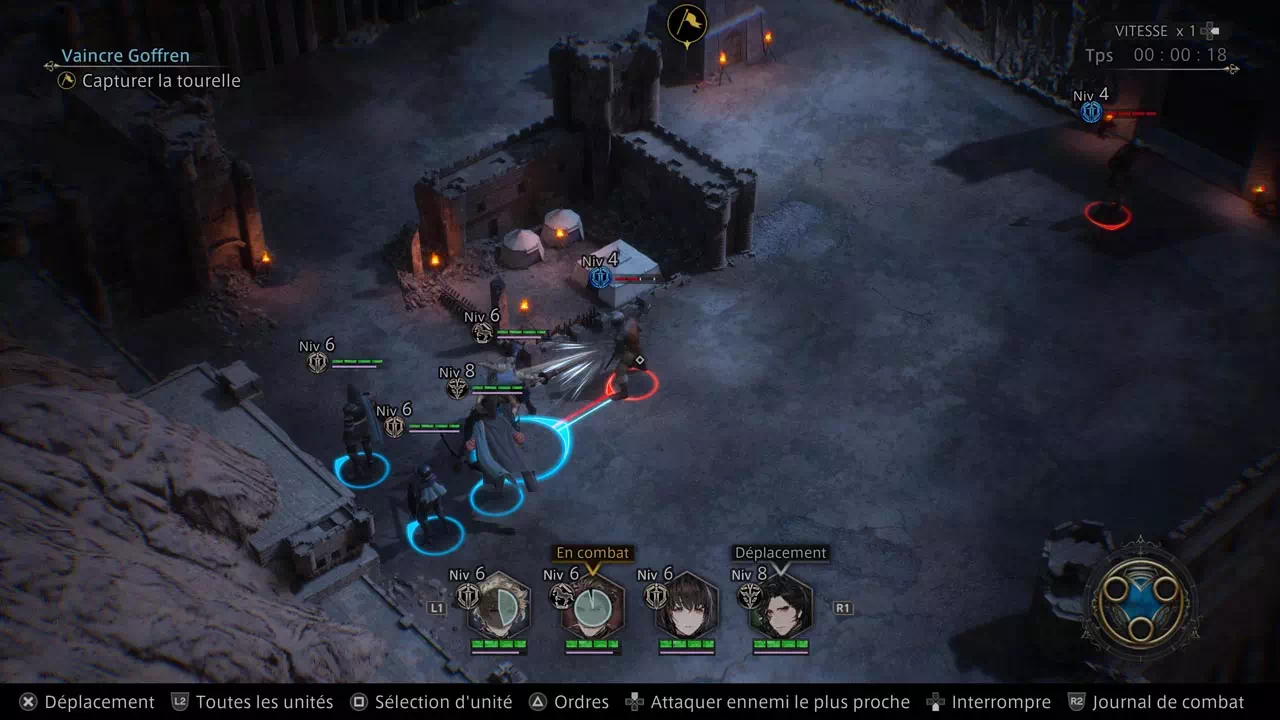Choose the dark-haired level 6 unit portrait
This screenshot has height=720, width=1280.
687,605
